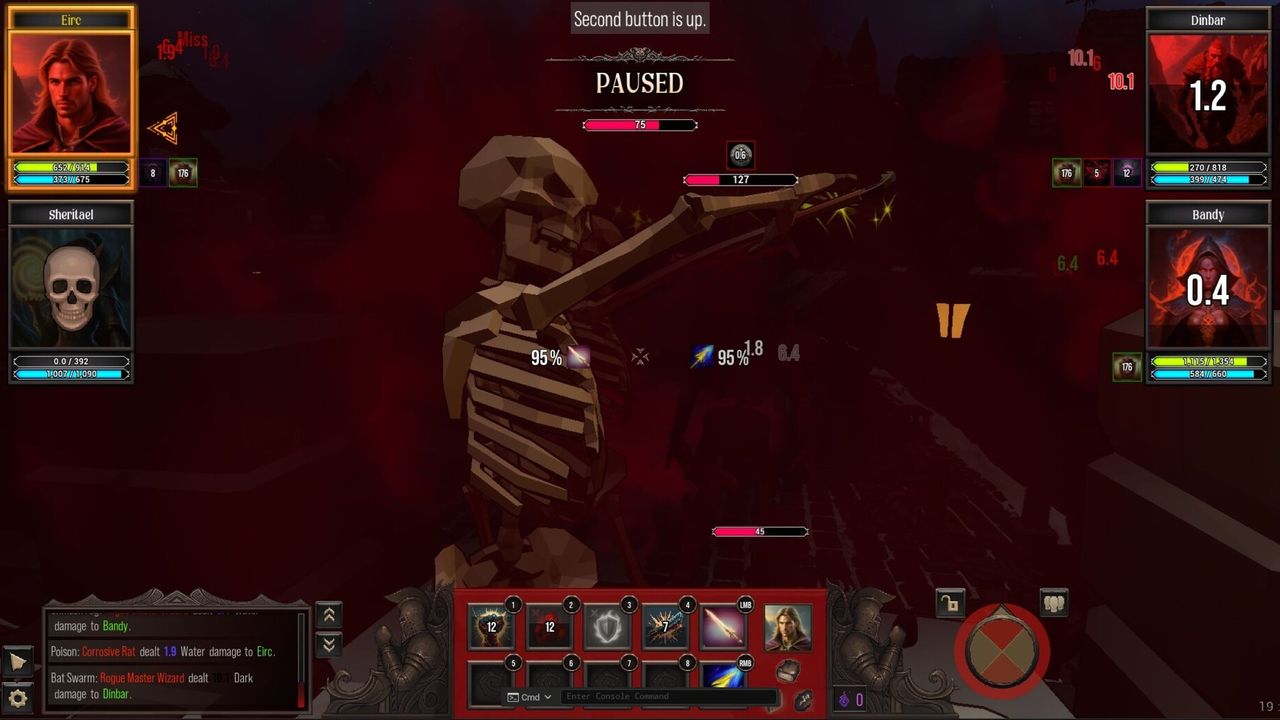Open the Cmd dropdown in console
The width and height of the screenshot is (1280, 720).
point(530,697)
